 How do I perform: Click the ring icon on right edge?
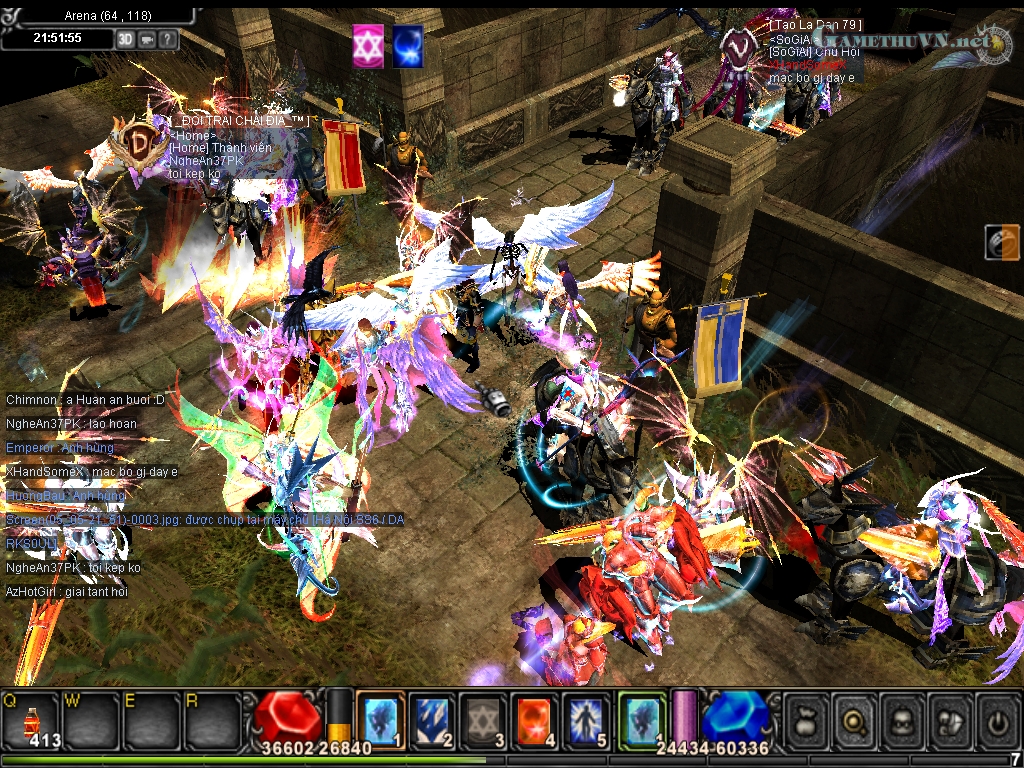point(1001,243)
